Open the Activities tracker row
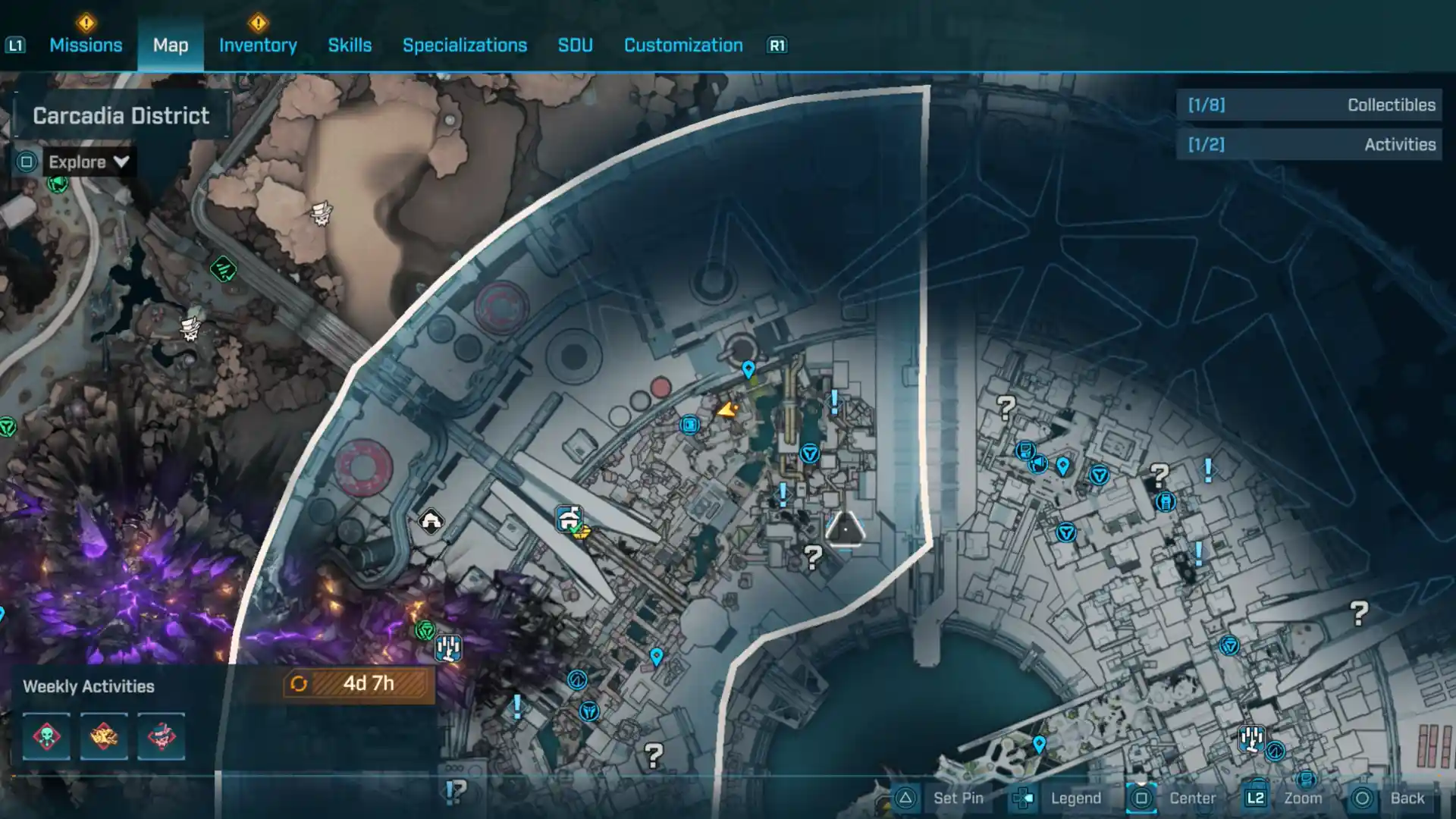Viewport: 1456px width, 819px height. 1310,145
